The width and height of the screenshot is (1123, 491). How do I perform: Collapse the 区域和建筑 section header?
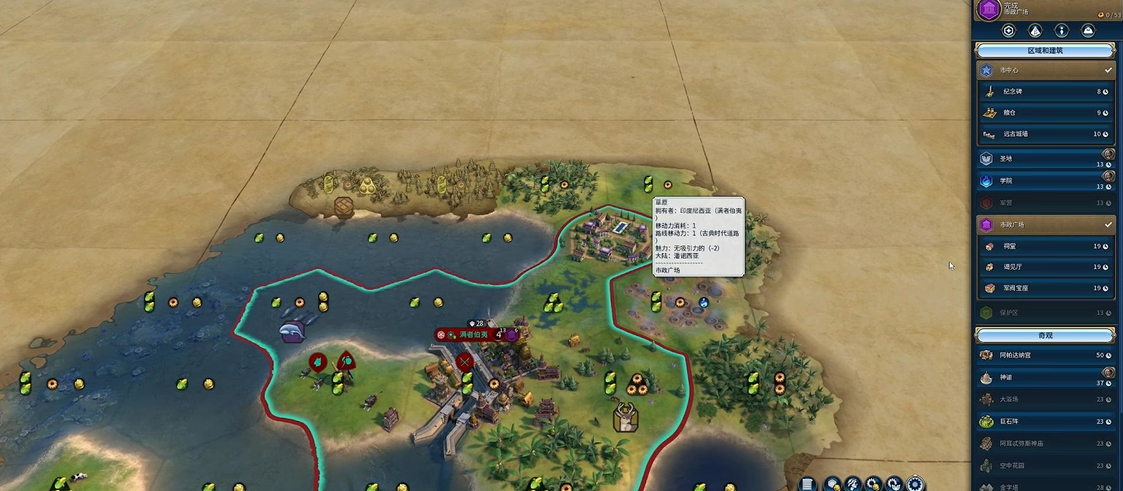[x=1046, y=50]
